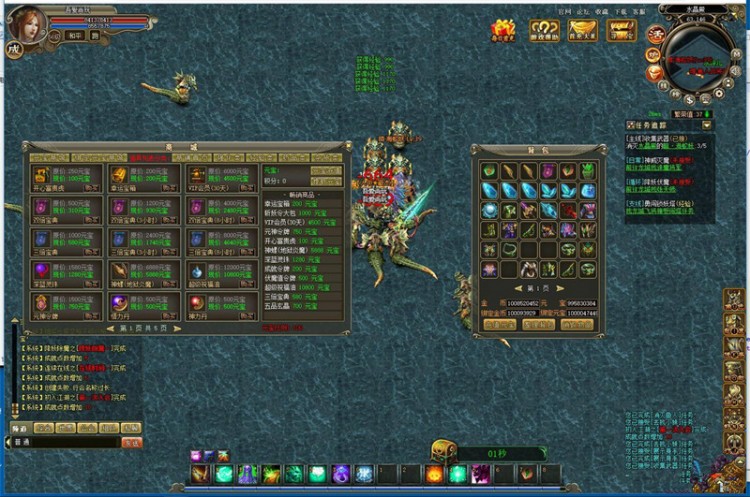Open the red gift box daily reward icon
This screenshot has height=497, width=750.
point(504,30)
